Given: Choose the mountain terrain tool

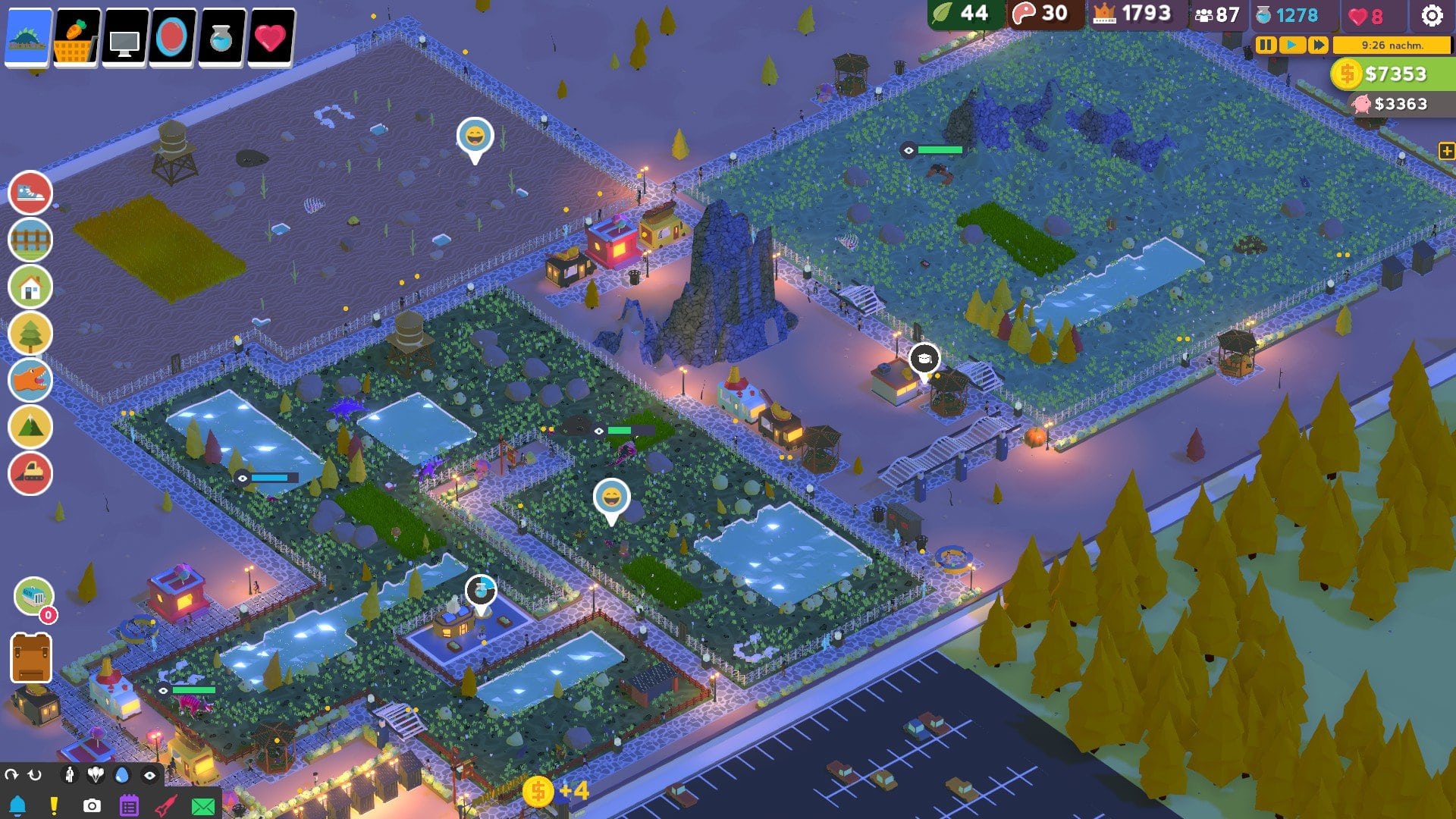Looking at the screenshot, I should pos(30,427).
